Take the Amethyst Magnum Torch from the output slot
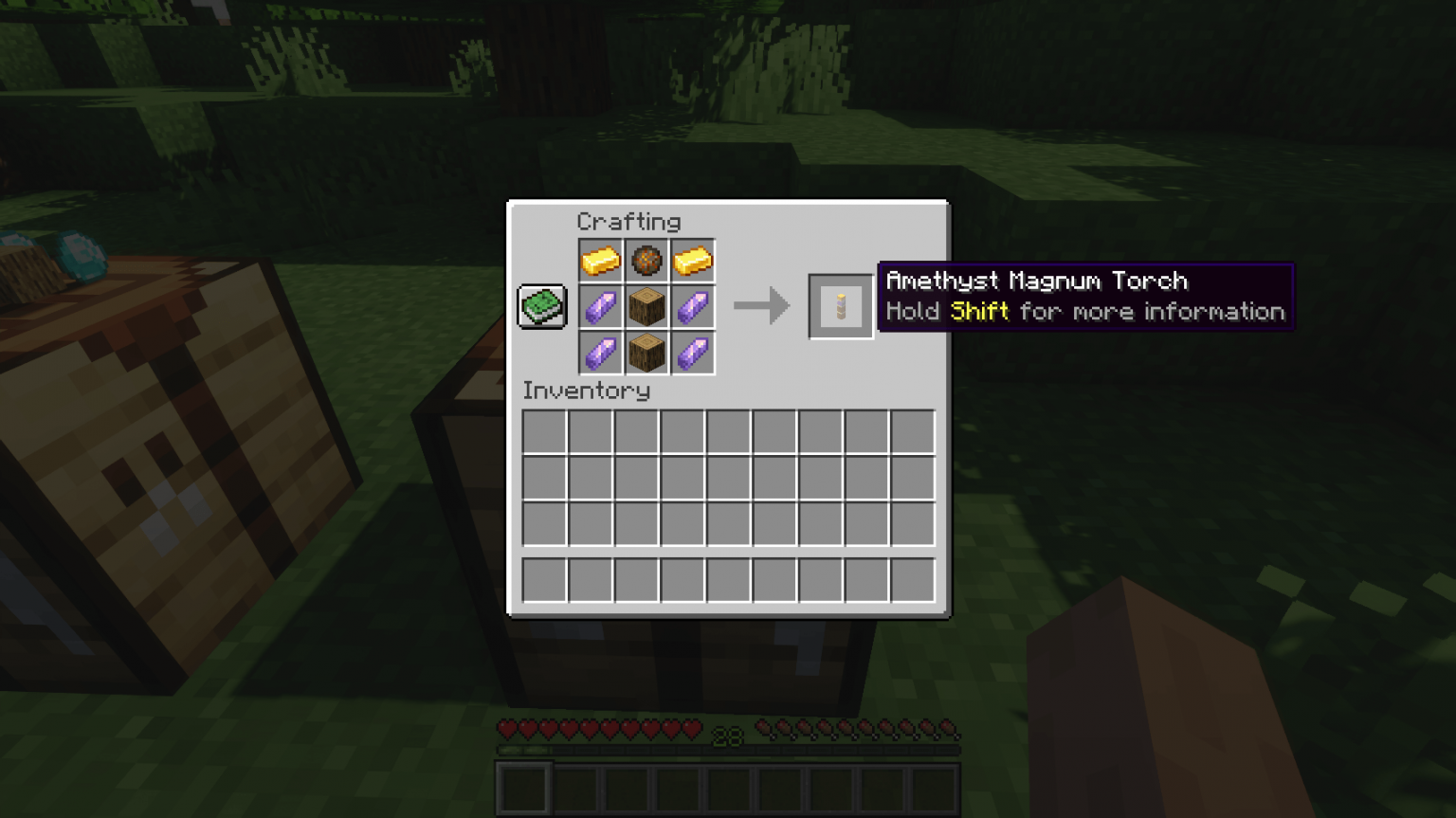 (x=839, y=305)
